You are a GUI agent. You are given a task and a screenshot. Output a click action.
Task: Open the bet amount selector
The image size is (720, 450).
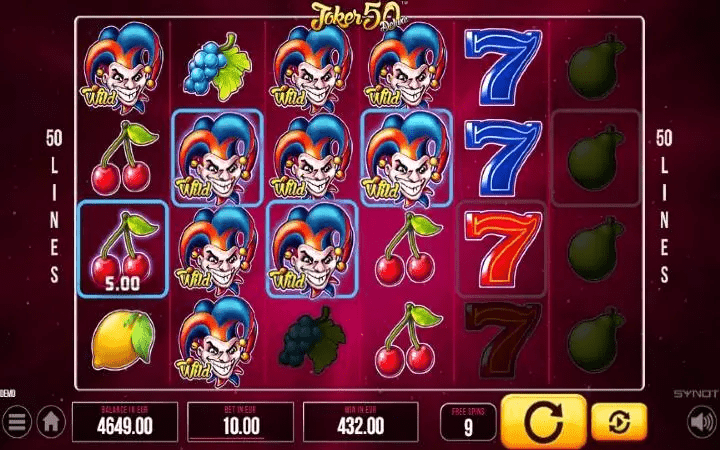[x=240, y=421]
